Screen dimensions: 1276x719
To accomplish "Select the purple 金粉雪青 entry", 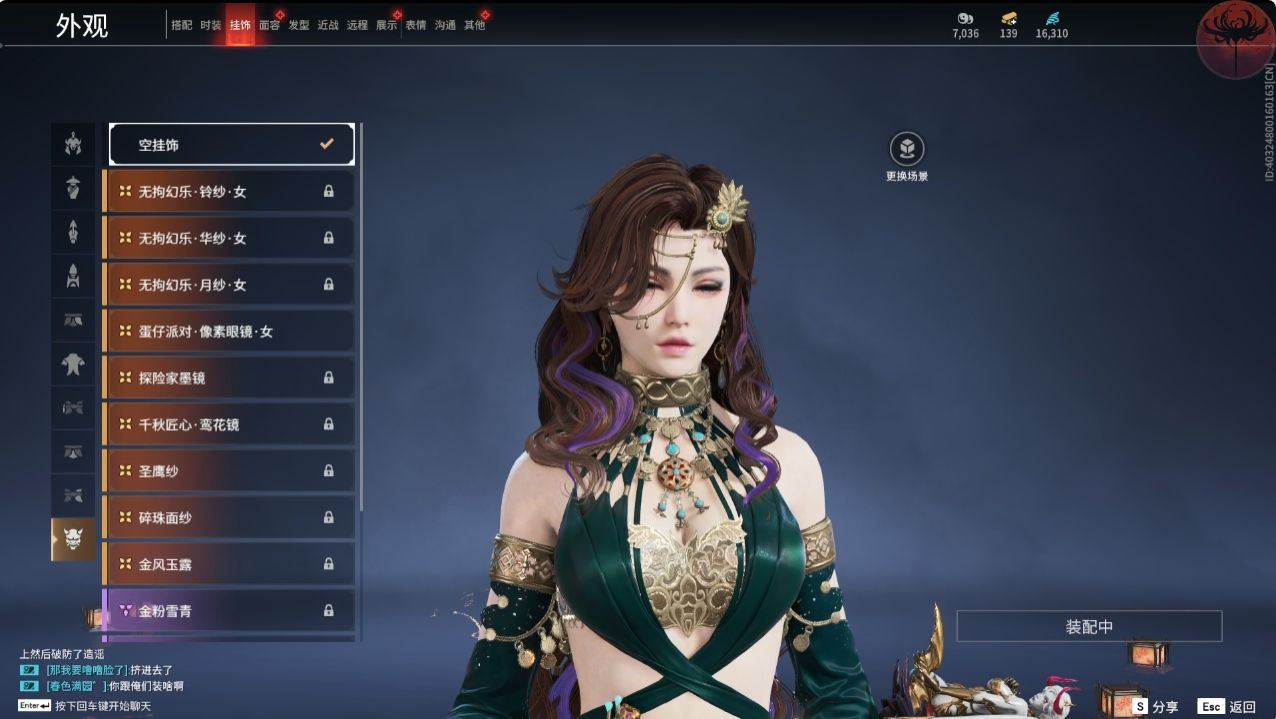I will (230, 610).
